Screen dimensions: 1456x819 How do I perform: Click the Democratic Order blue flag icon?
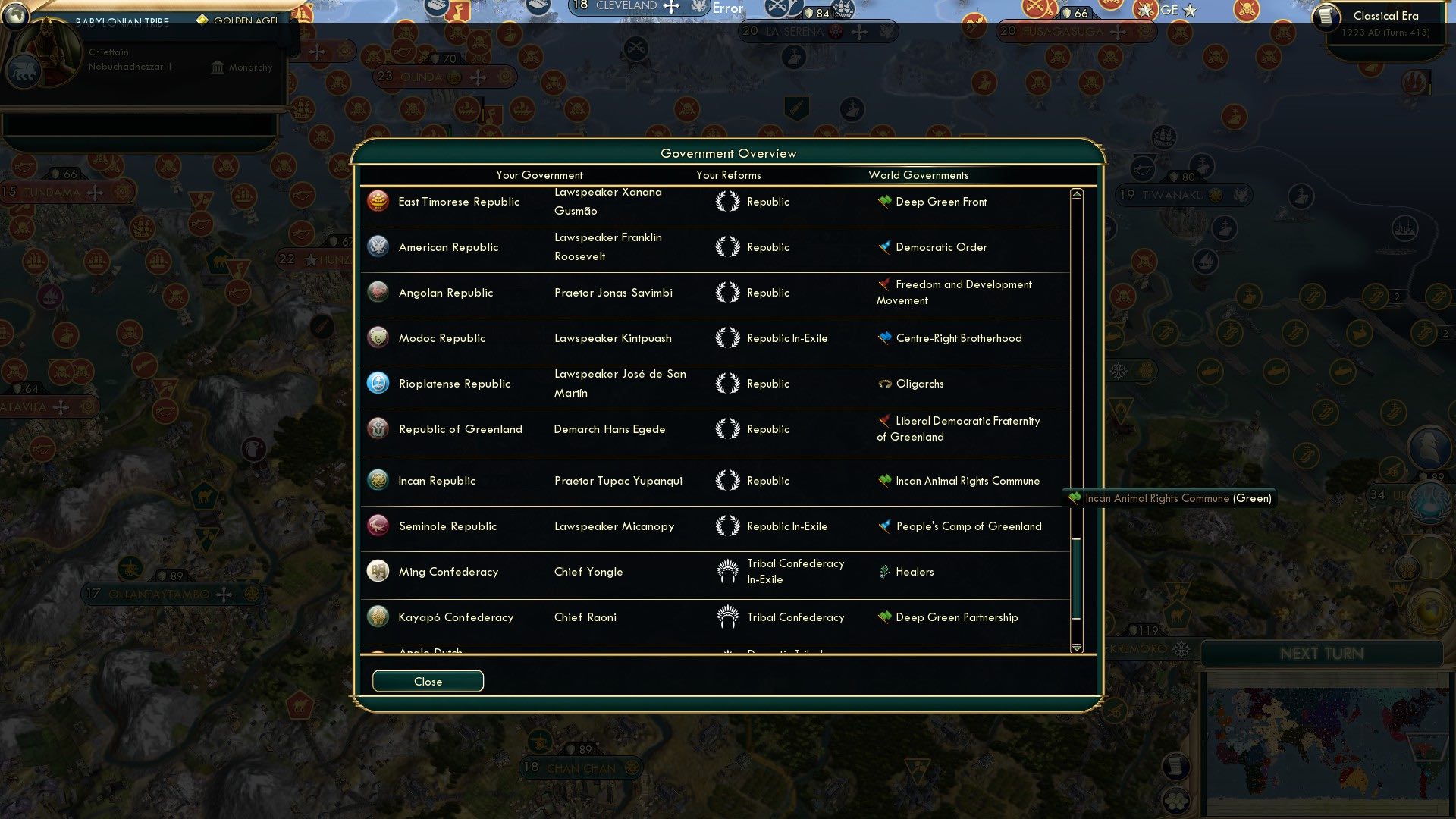coord(882,247)
